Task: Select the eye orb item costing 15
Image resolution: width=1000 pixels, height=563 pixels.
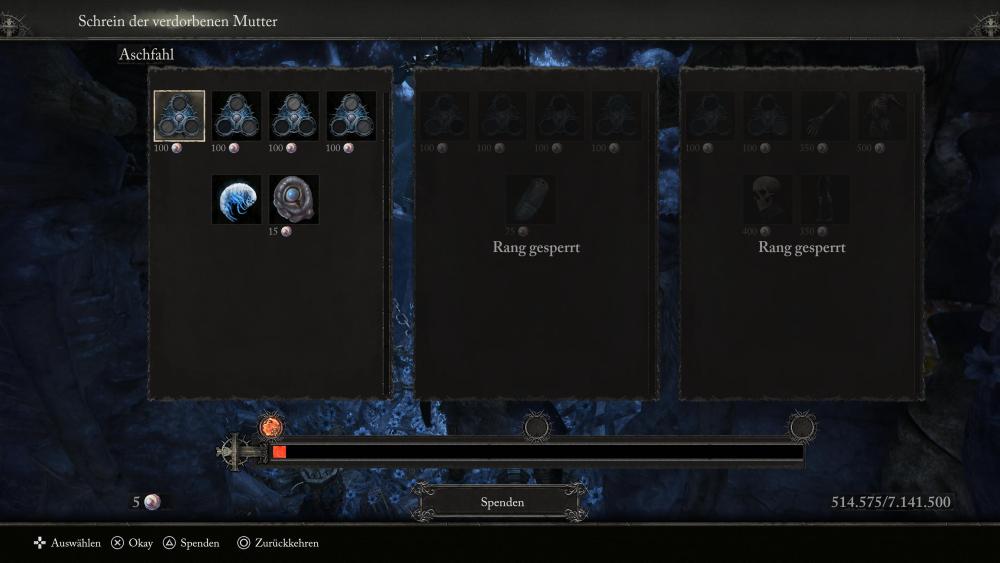Action: click(x=294, y=199)
